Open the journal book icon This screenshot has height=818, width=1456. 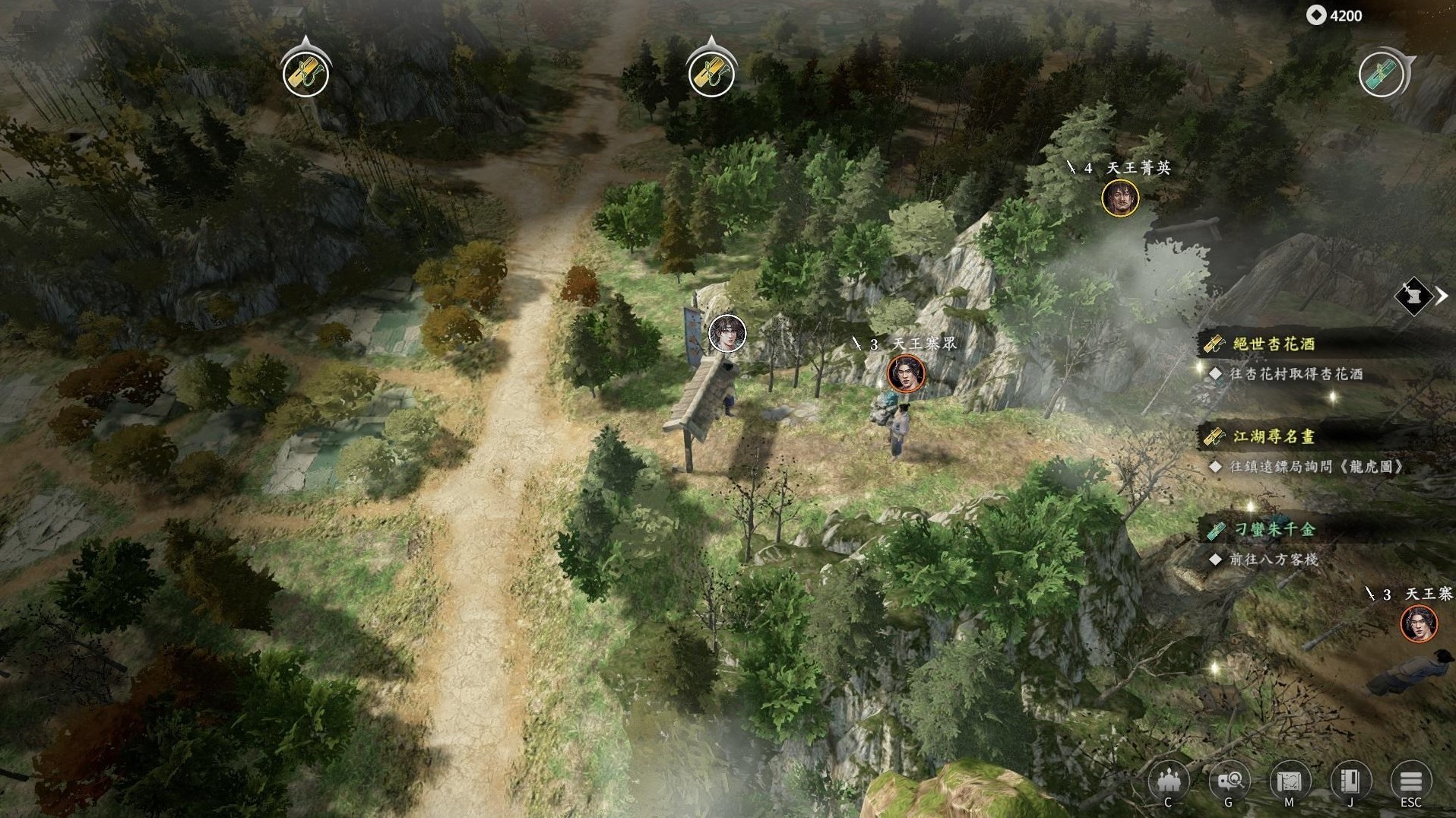[x=1350, y=781]
